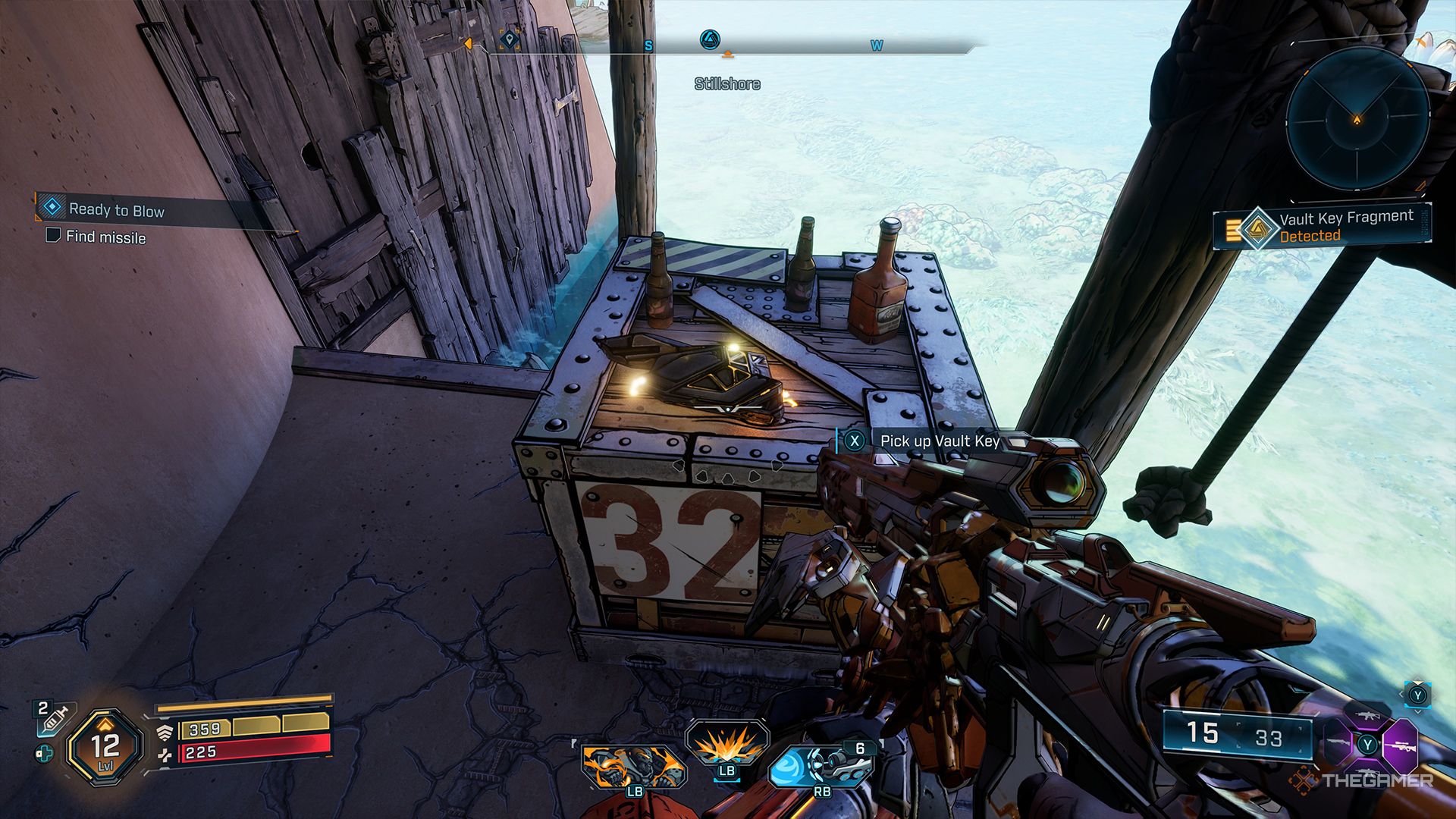Activate the masked-figure action skill icon
Viewport: 1456px width, 819px height.
[633, 766]
